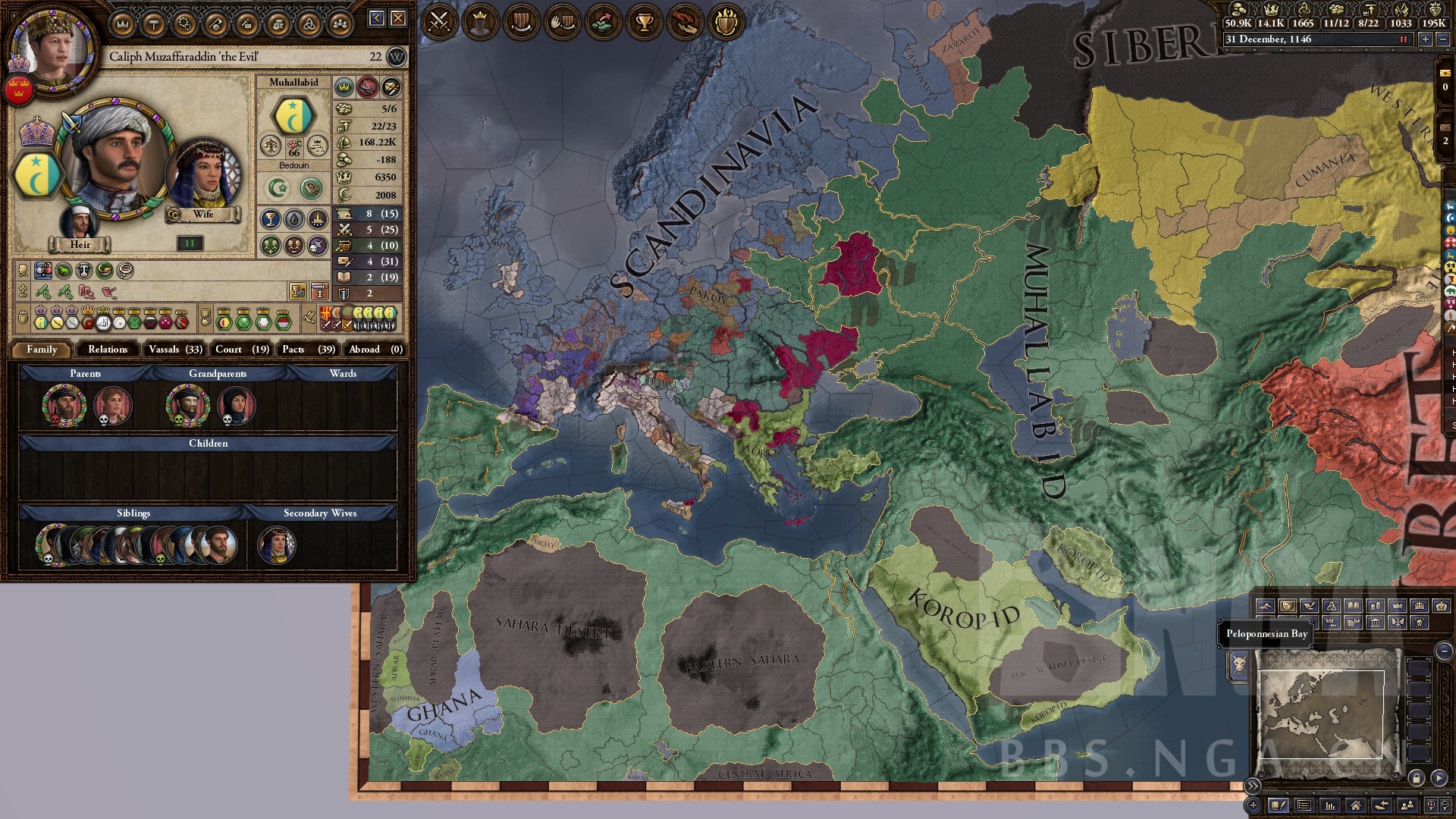This screenshot has width=1456, height=819.
Task: Toggle the de jure triquetra map mode
Action: point(1331,605)
